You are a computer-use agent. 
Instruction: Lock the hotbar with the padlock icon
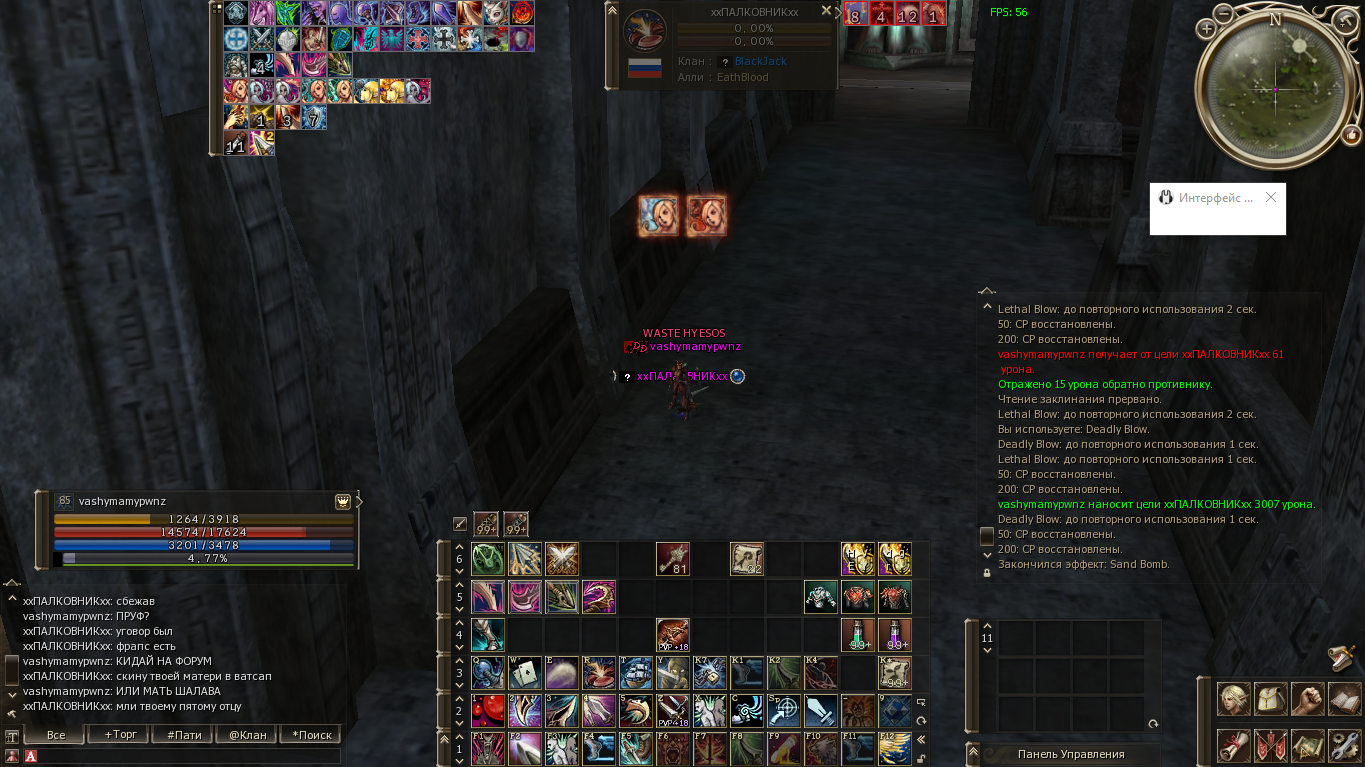[x=921, y=759]
